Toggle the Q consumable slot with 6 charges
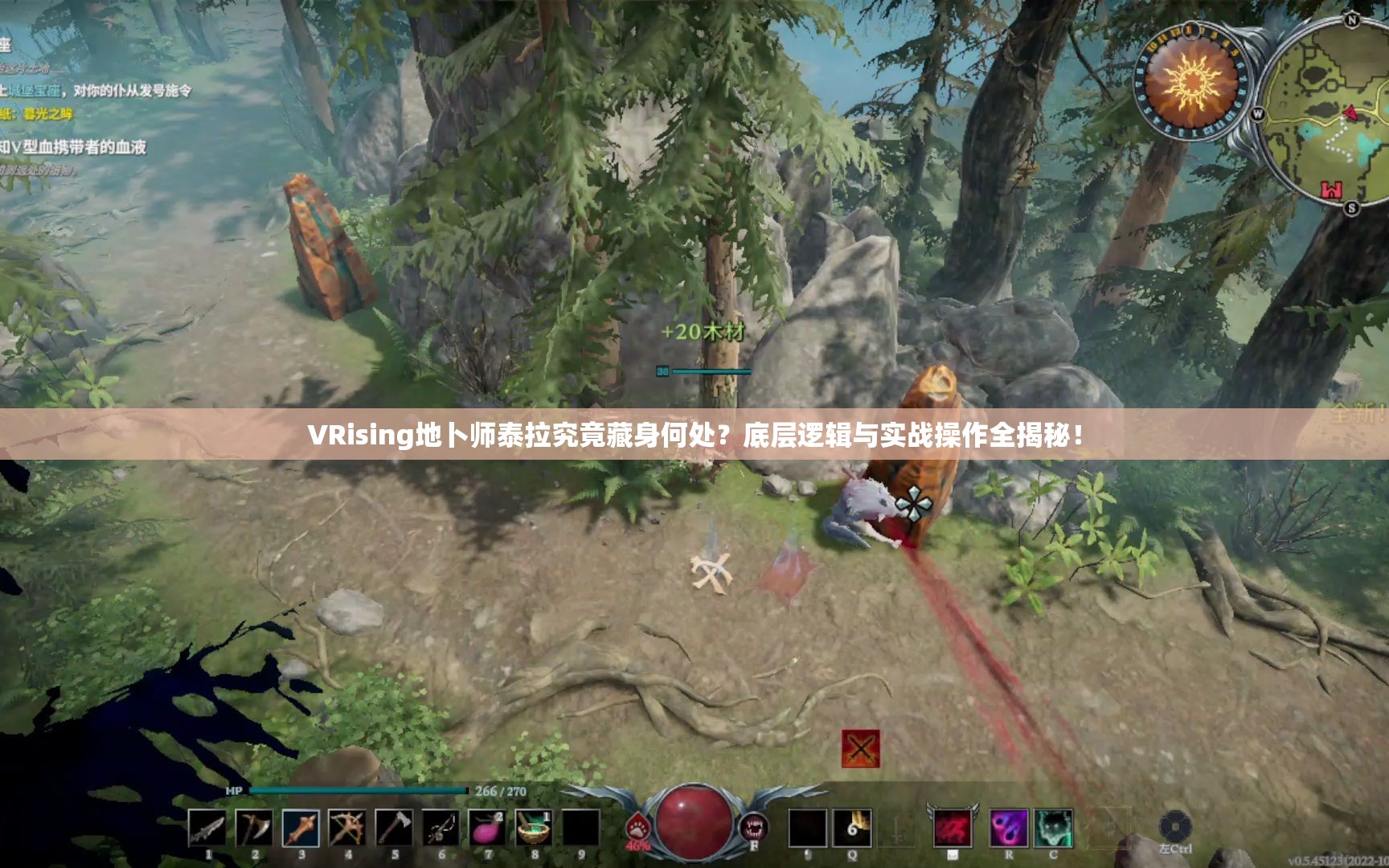Screen dimensions: 1389x868 click(x=852, y=826)
